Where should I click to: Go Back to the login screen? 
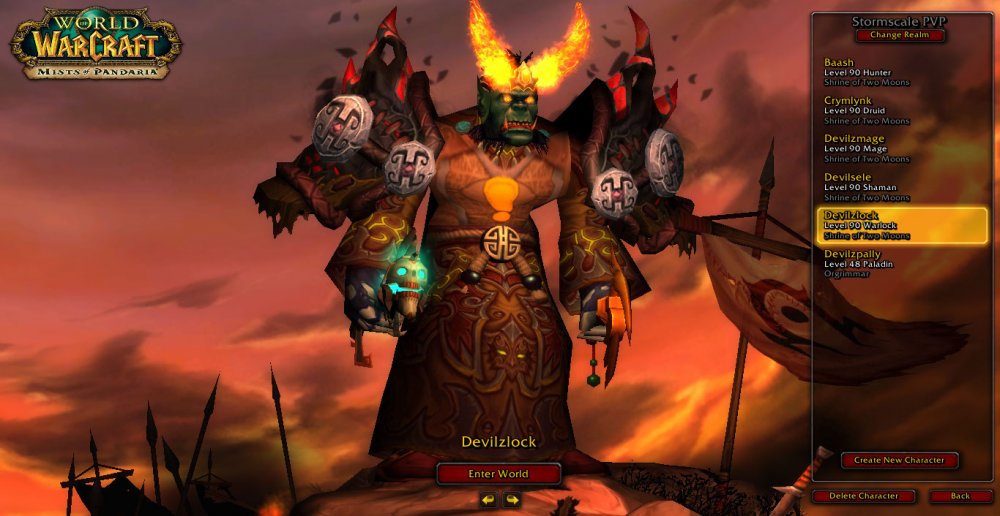(x=960, y=496)
